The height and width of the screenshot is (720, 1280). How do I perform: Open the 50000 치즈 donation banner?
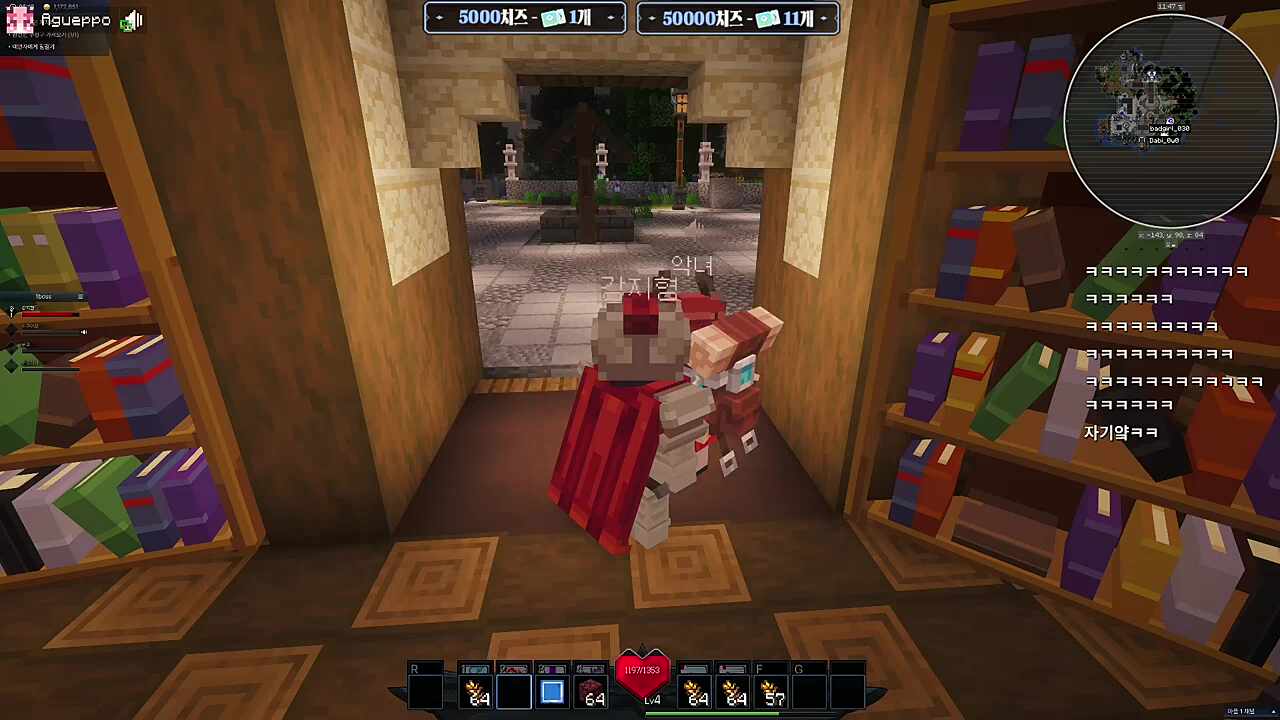tap(738, 18)
